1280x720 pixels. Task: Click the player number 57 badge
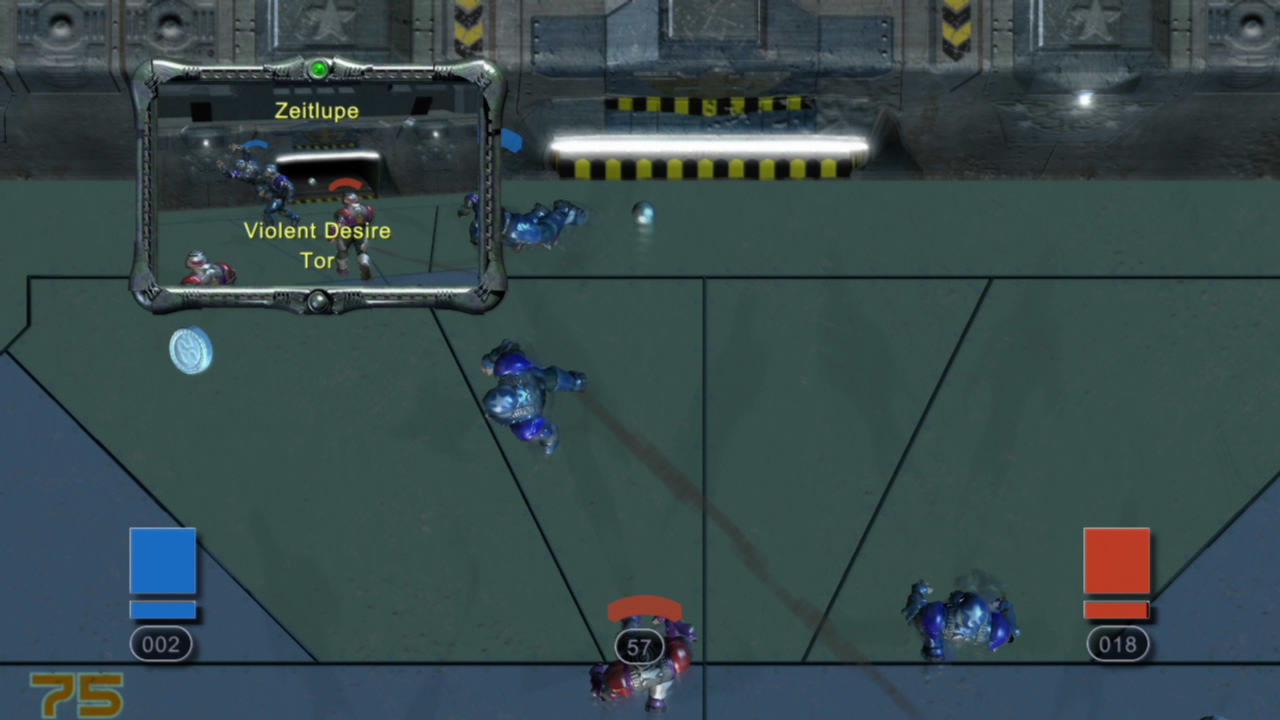coord(638,647)
